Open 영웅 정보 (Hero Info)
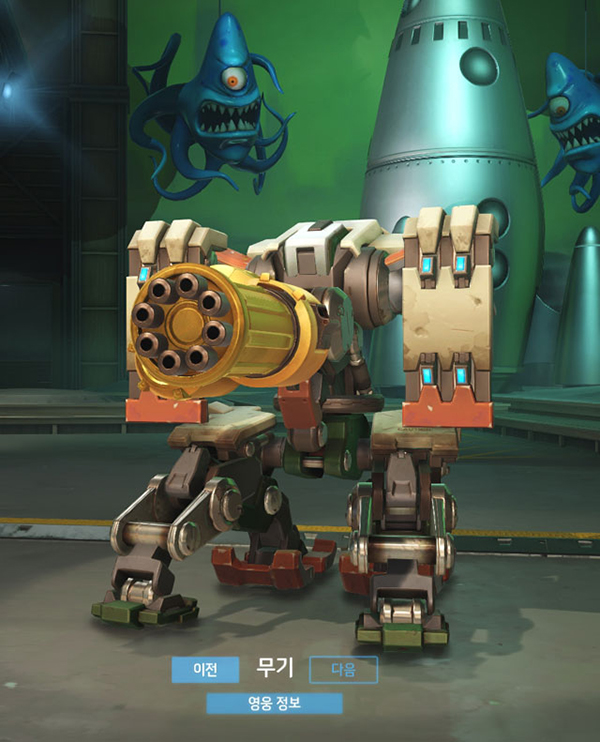Image resolution: width=600 pixels, height=742 pixels. click(x=274, y=703)
